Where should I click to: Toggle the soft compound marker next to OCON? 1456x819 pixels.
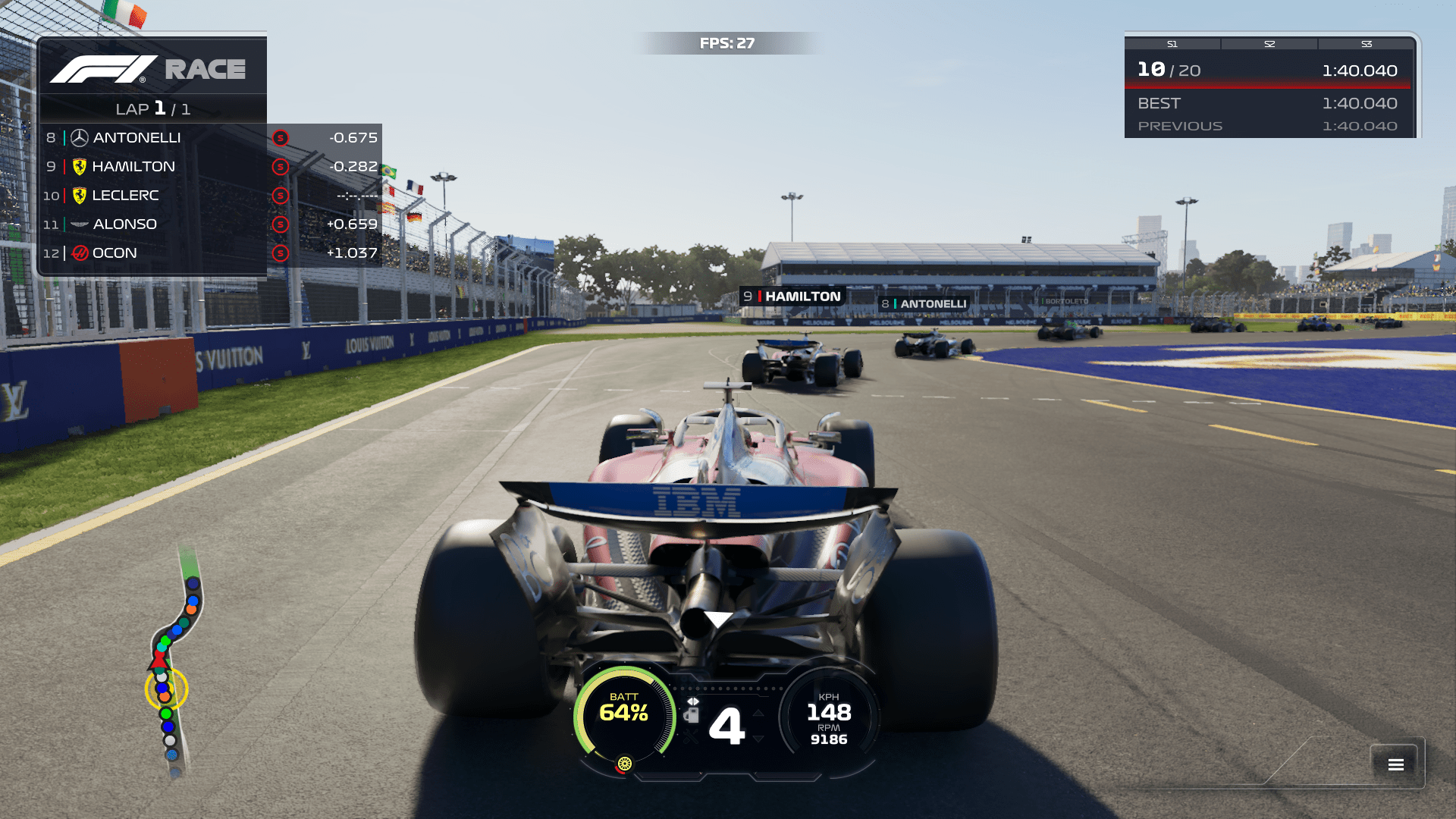280,253
